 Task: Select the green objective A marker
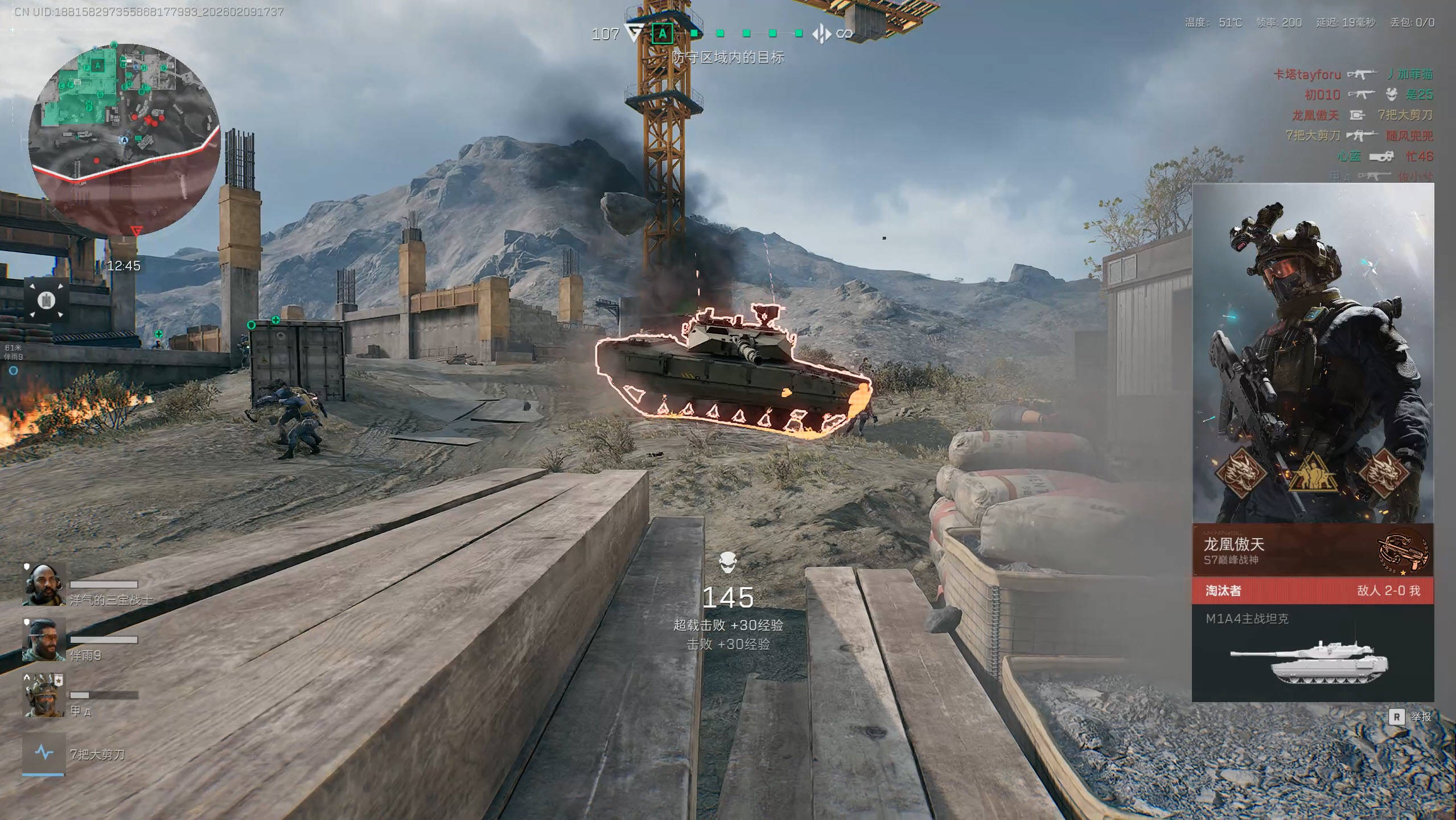662,34
